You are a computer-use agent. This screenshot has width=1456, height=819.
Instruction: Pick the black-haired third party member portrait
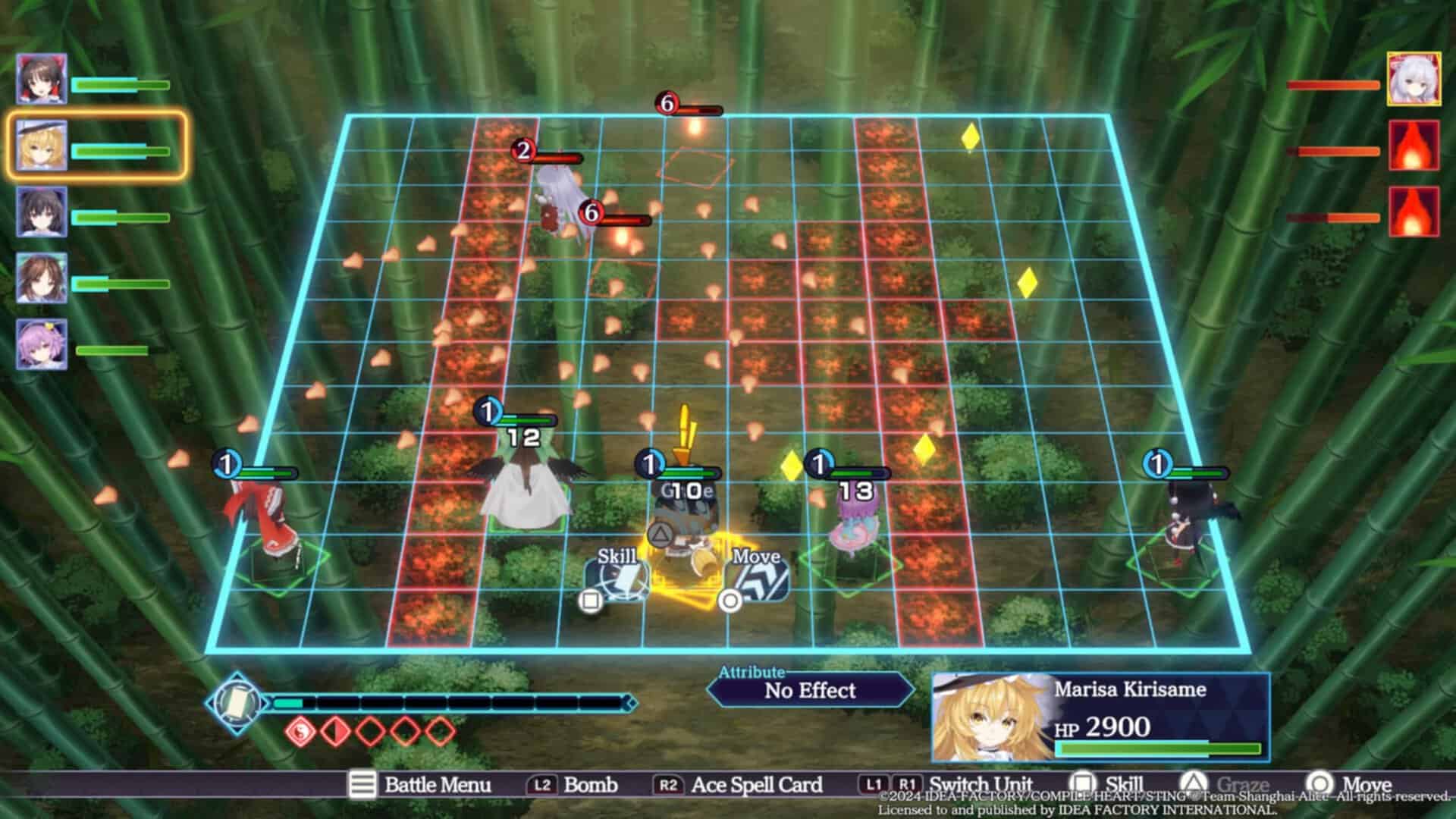[42, 212]
